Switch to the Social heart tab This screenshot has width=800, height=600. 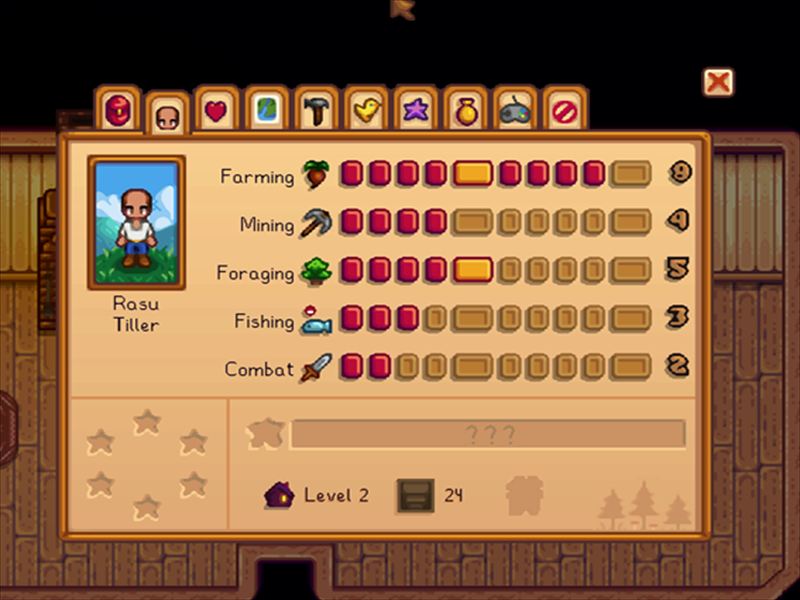click(217, 110)
